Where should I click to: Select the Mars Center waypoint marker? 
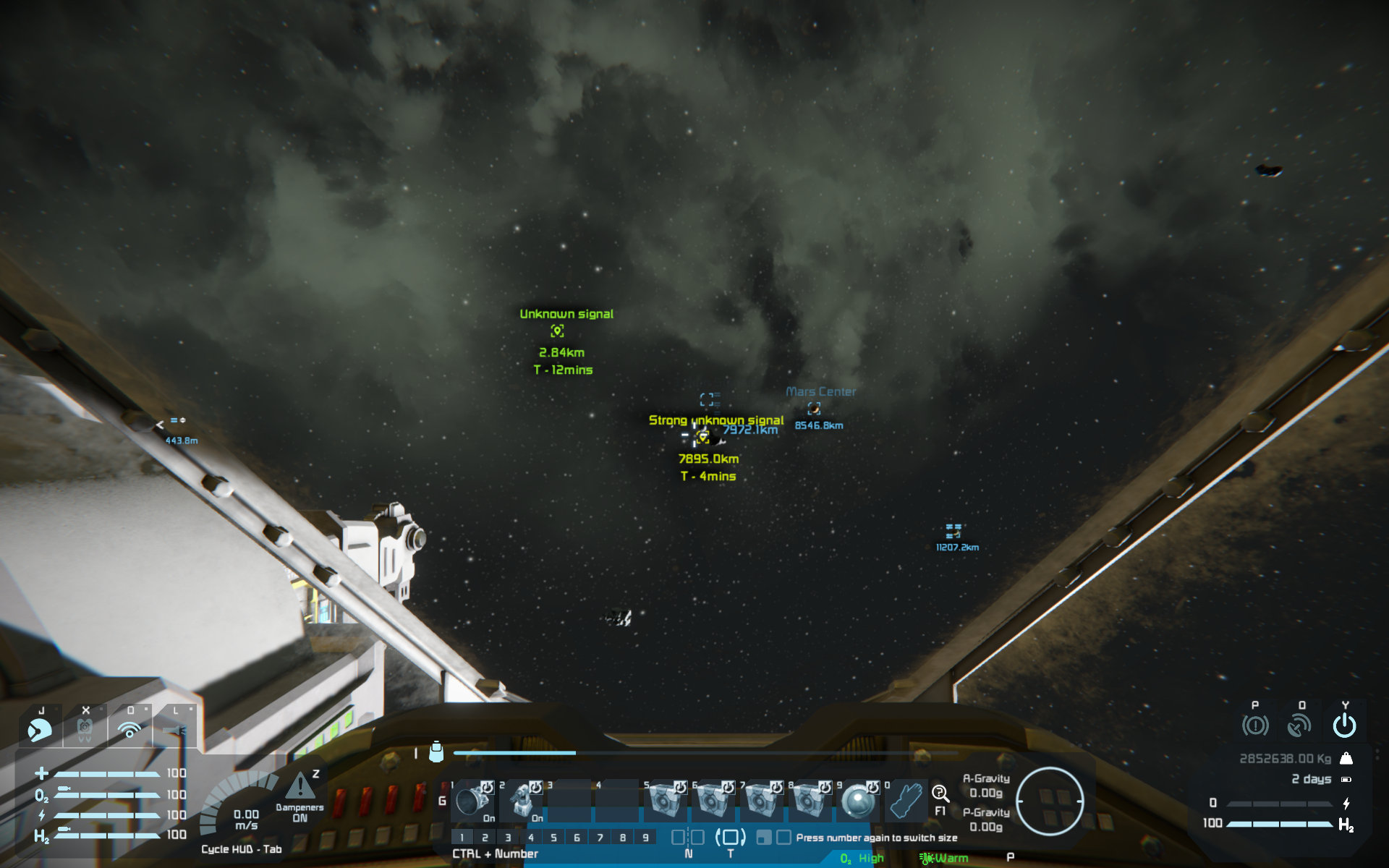click(814, 409)
